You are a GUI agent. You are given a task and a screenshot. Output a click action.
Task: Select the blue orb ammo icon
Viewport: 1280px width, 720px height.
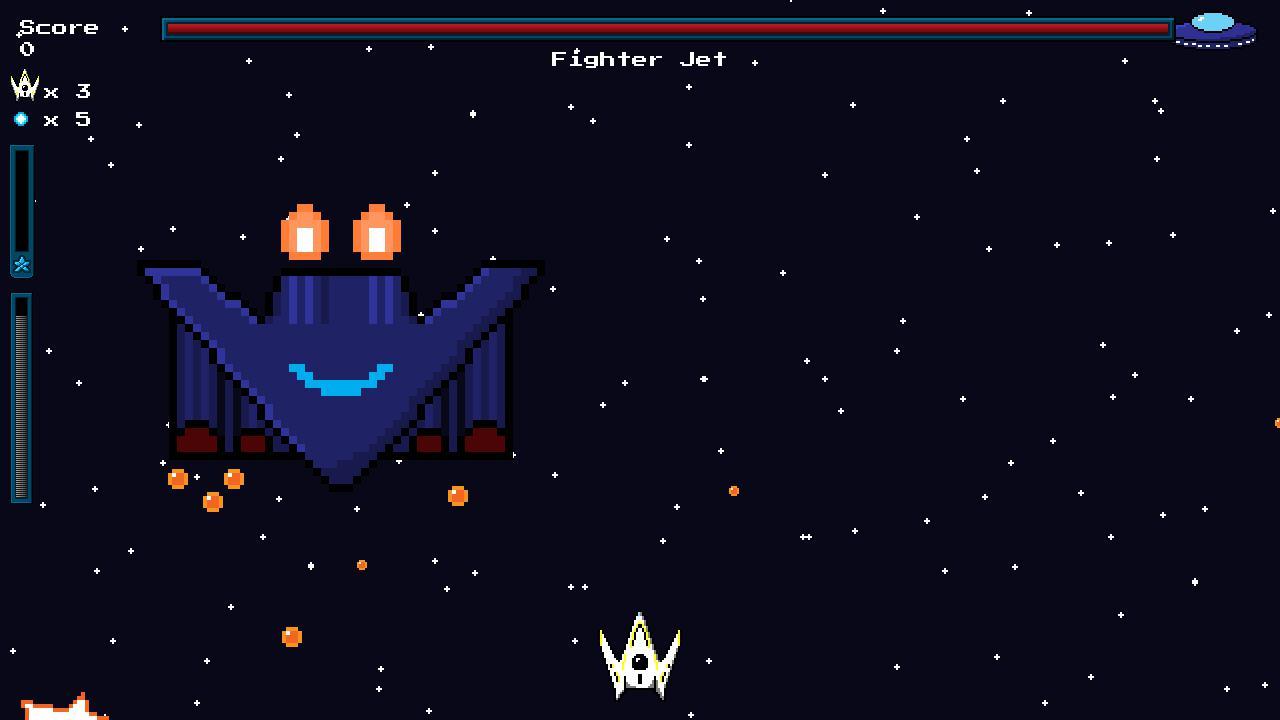[x=22, y=119]
